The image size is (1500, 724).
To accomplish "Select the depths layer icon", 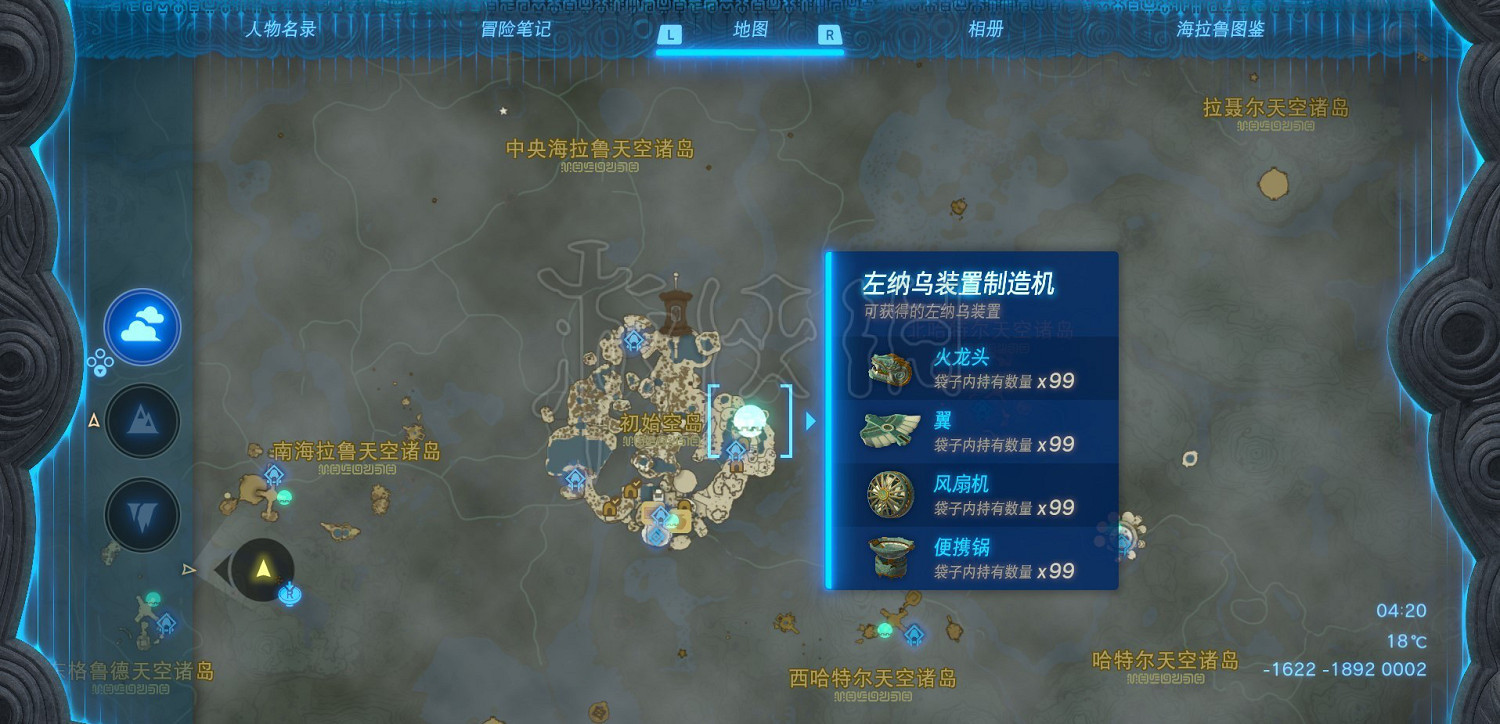I will pos(142,516).
